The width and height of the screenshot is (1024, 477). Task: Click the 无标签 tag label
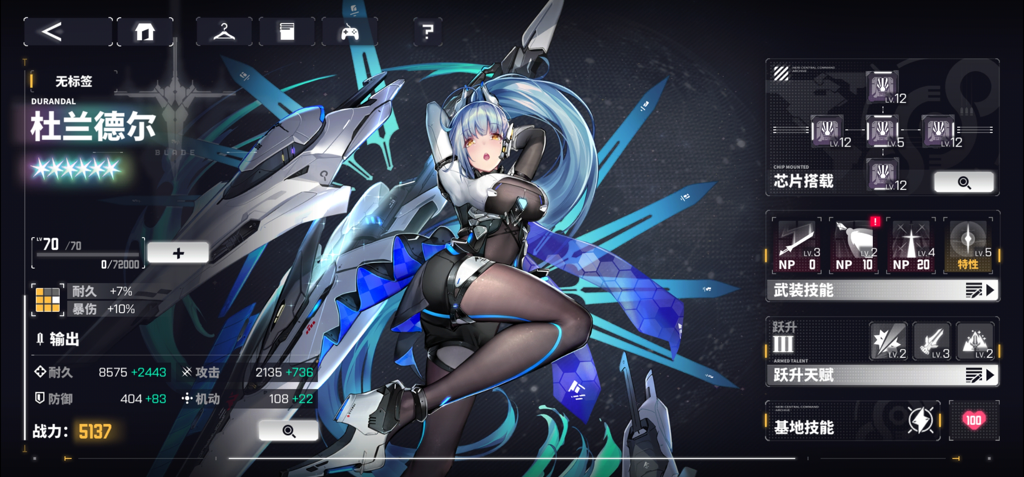click(73, 80)
